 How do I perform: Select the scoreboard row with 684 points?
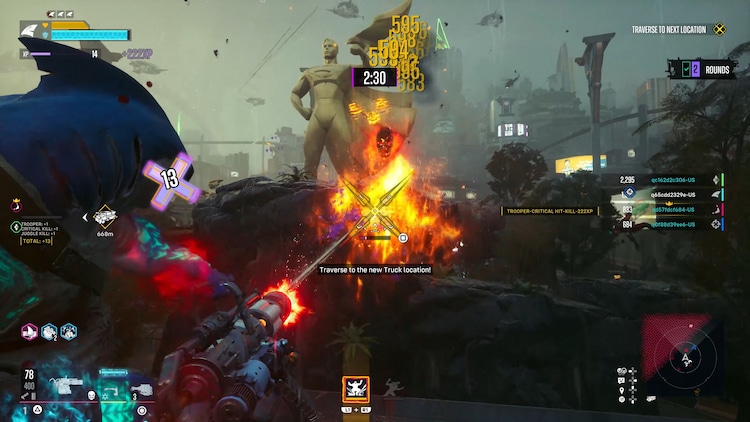(672, 225)
